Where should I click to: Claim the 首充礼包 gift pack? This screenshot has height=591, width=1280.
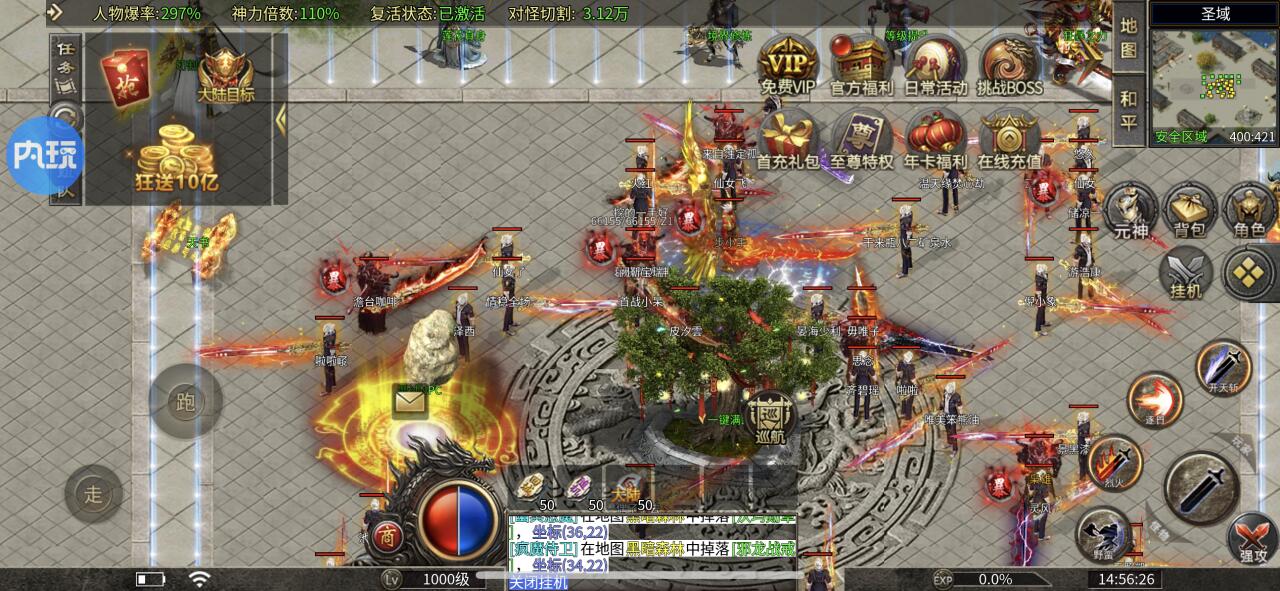click(787, 138)
